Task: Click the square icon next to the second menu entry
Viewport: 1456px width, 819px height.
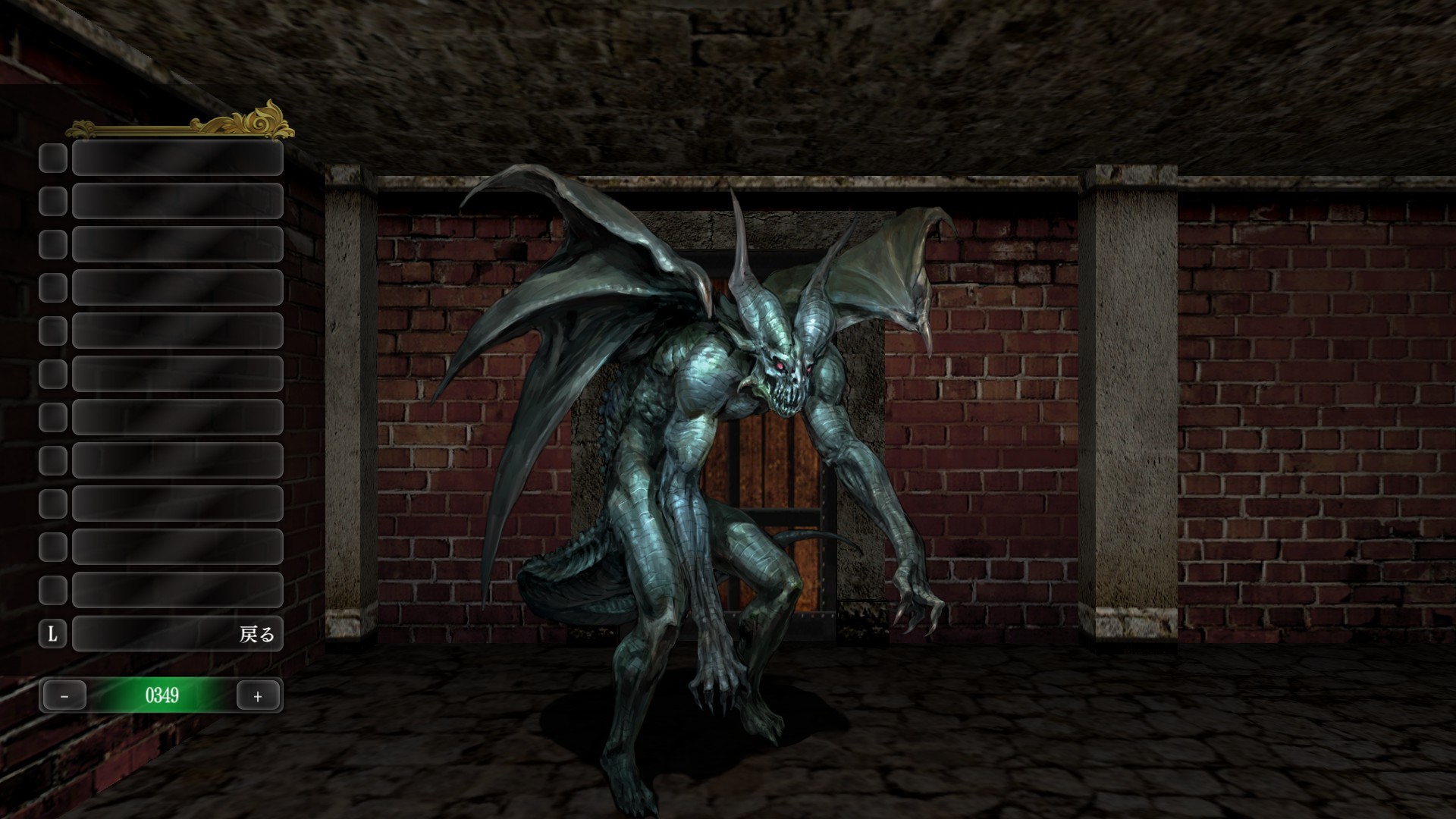Action: tap(52, 202)
